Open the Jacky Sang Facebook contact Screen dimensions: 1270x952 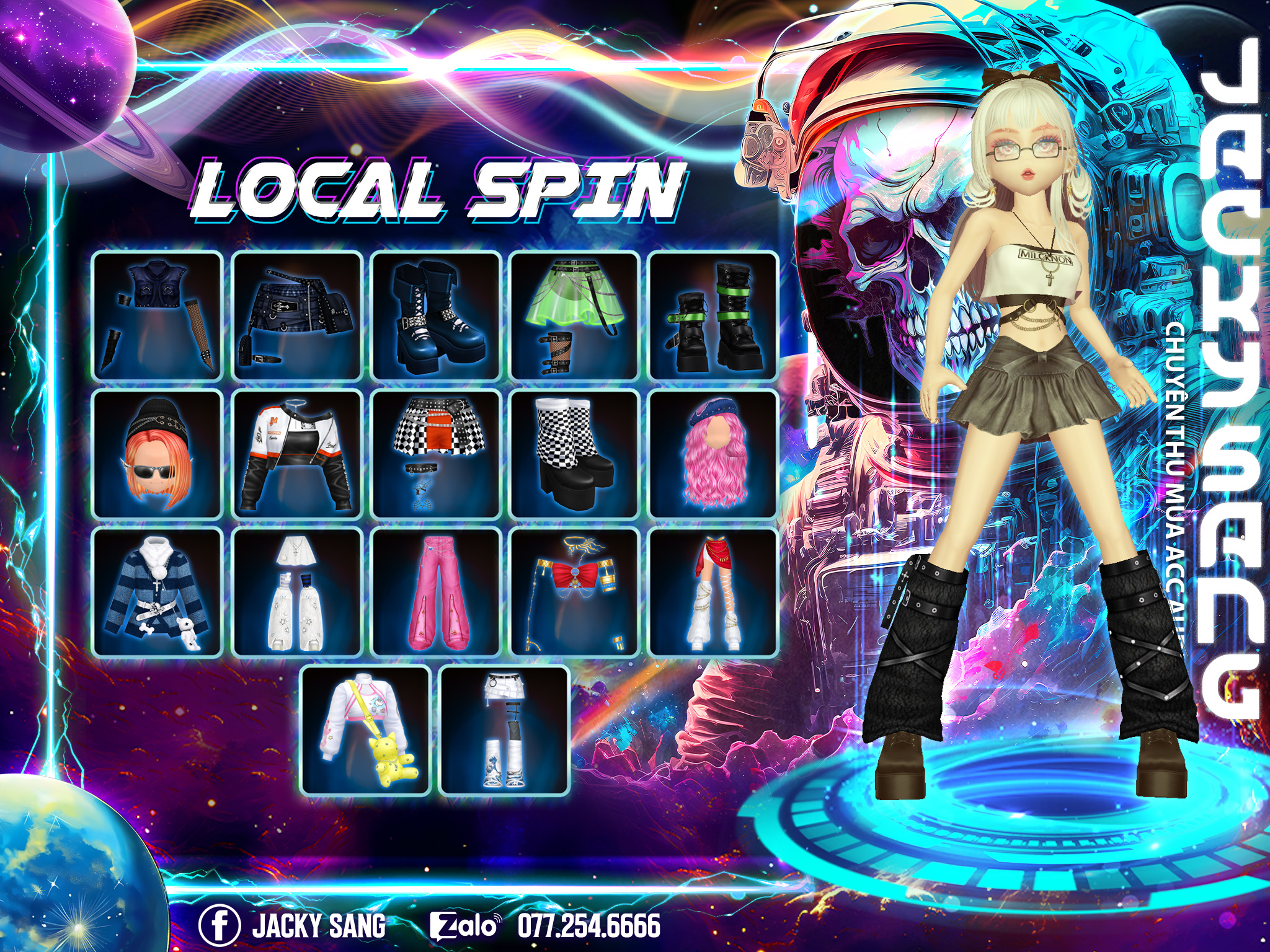tap(293, 925)
